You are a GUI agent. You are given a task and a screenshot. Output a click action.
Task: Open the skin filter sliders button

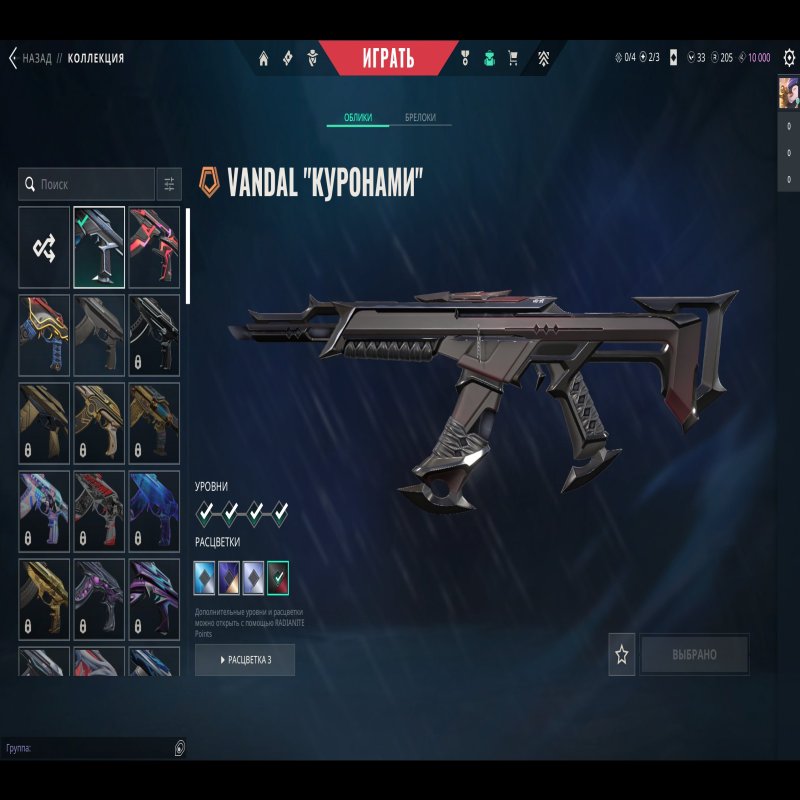(x=169, y=185)
